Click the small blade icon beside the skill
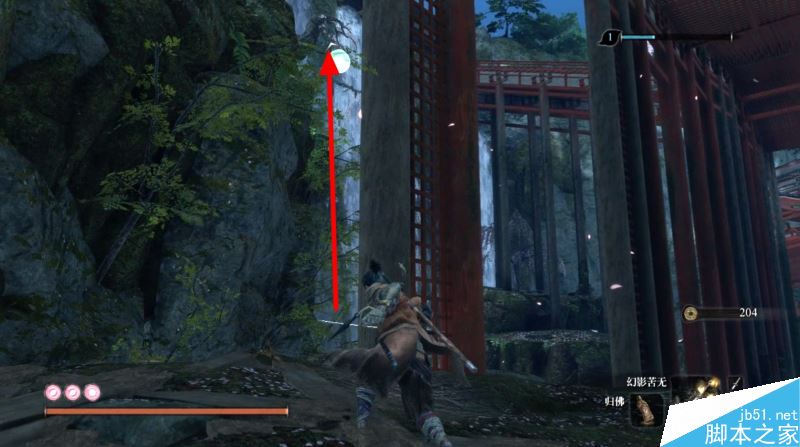The height and width of the screenshot is (447, 800). click(736, 384)
